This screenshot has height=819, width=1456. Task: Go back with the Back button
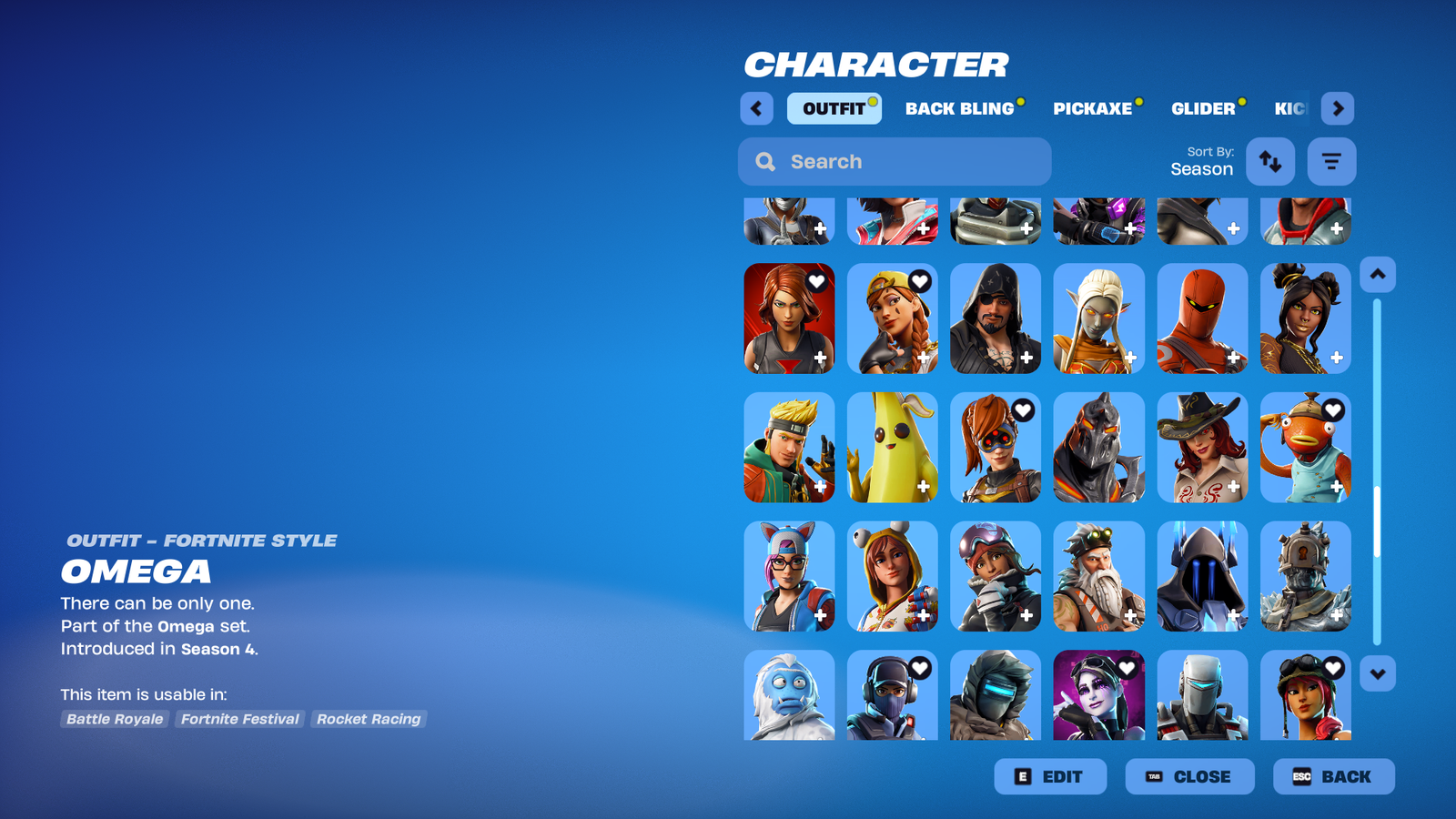coord(1333,776)
